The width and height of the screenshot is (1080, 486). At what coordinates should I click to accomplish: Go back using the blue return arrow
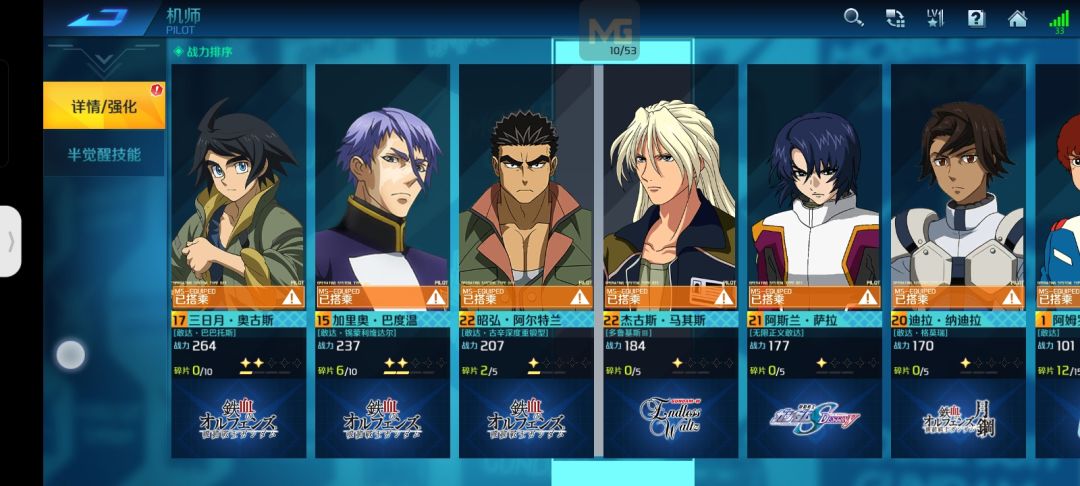coord(97,17)
